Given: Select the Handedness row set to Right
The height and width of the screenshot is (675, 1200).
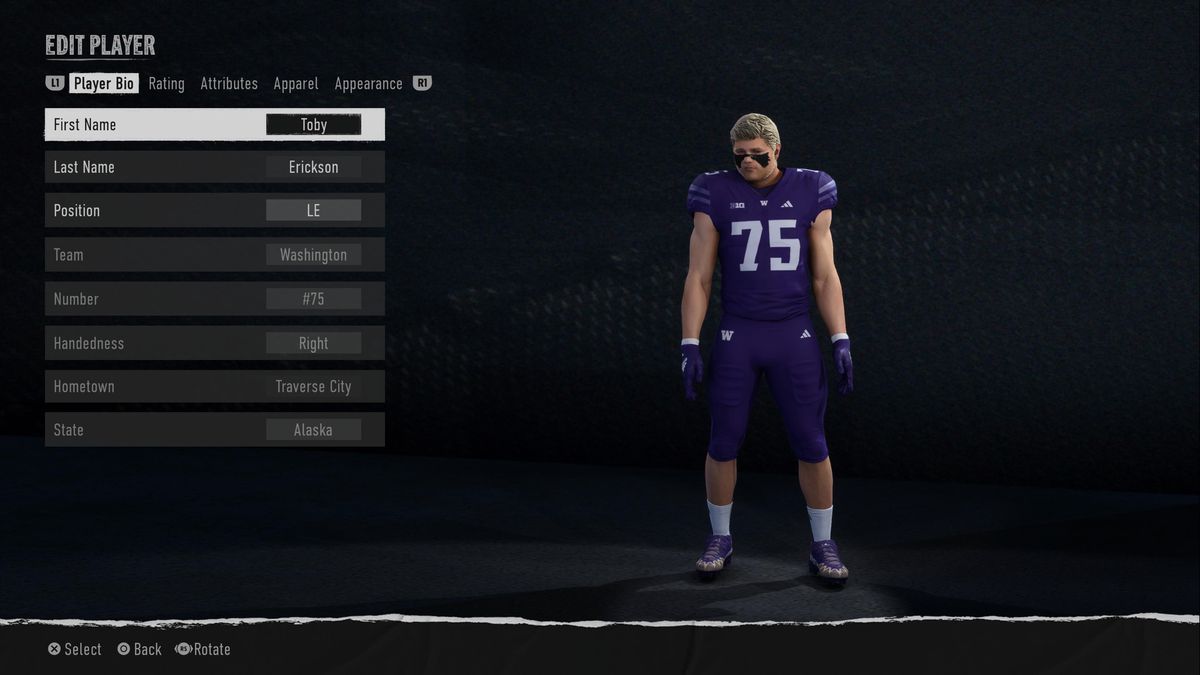Looking at the screenshot, I should pyautogui.click(x=215, y=343).
